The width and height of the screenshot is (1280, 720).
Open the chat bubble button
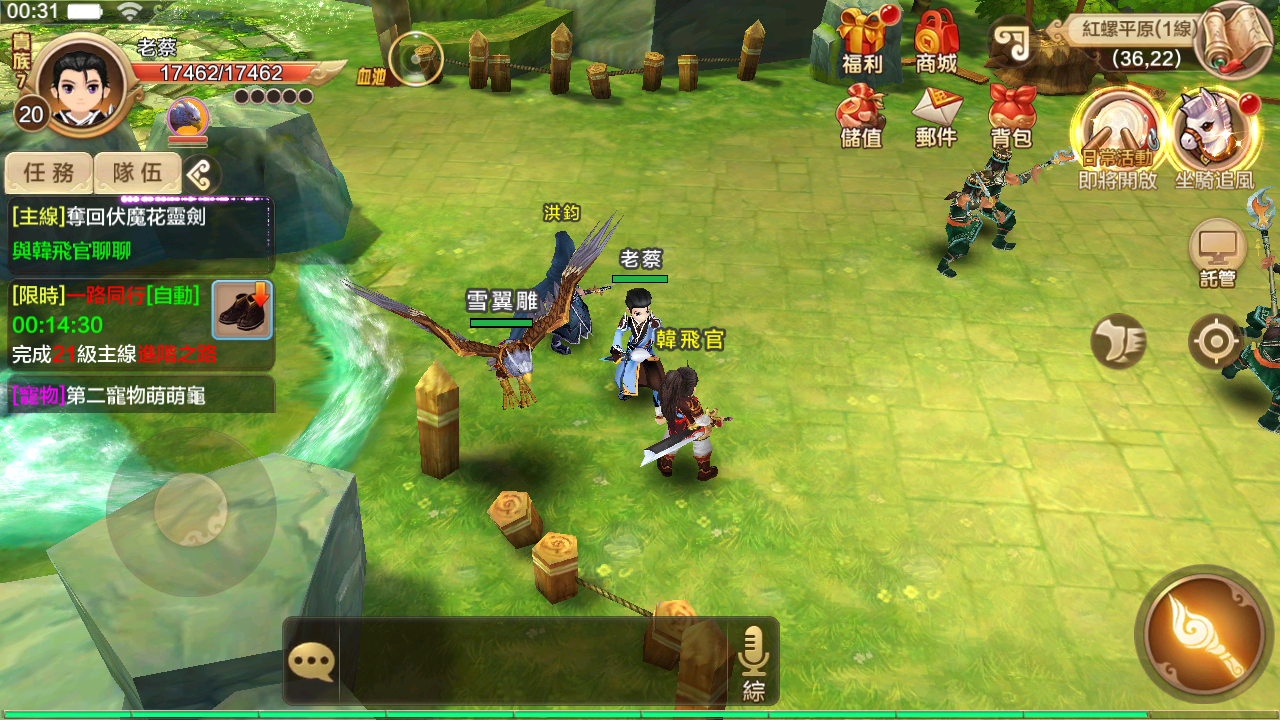(311, 661)
